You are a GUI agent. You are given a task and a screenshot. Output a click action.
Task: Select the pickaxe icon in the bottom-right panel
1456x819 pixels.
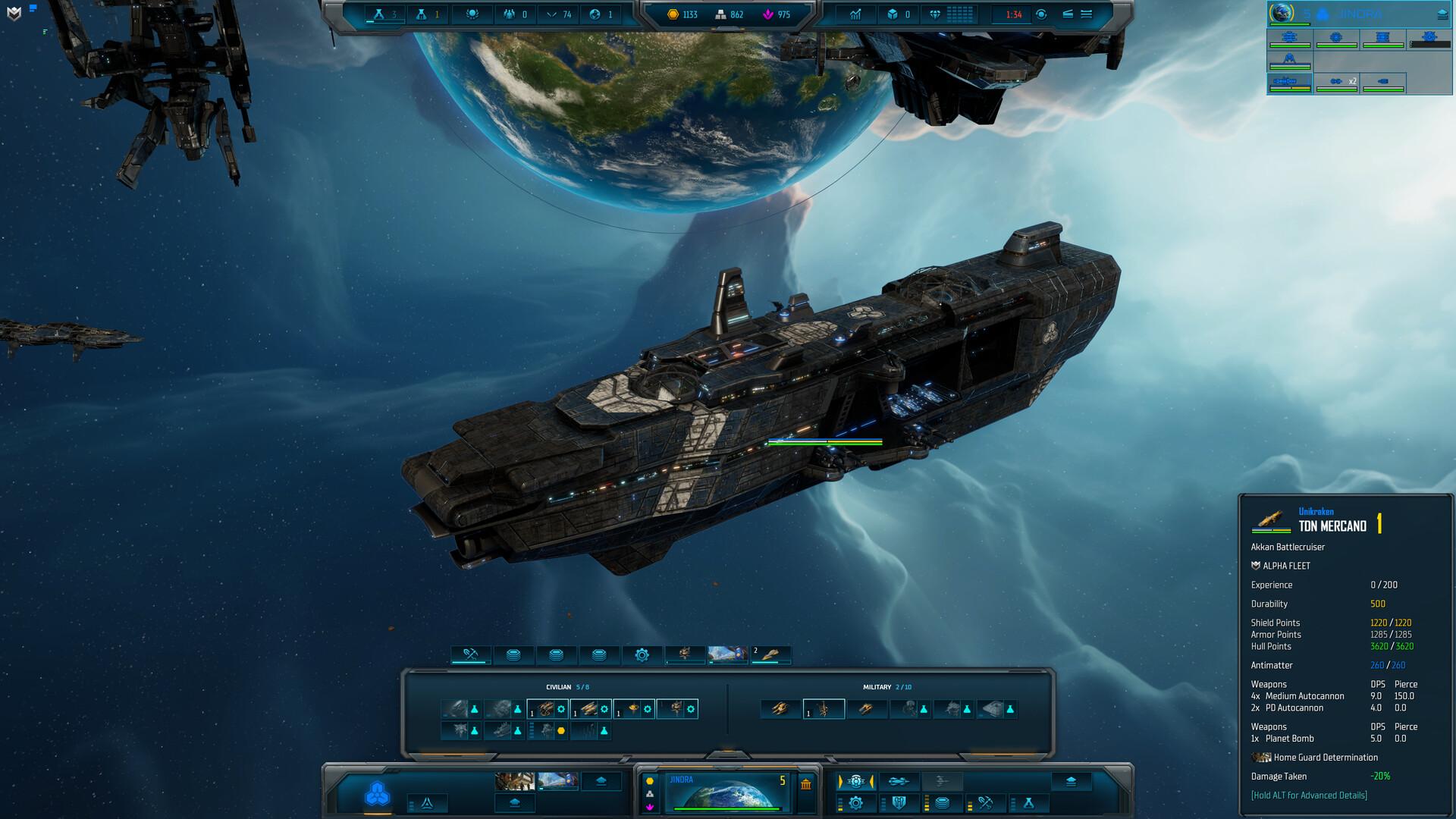click(986, 803)
